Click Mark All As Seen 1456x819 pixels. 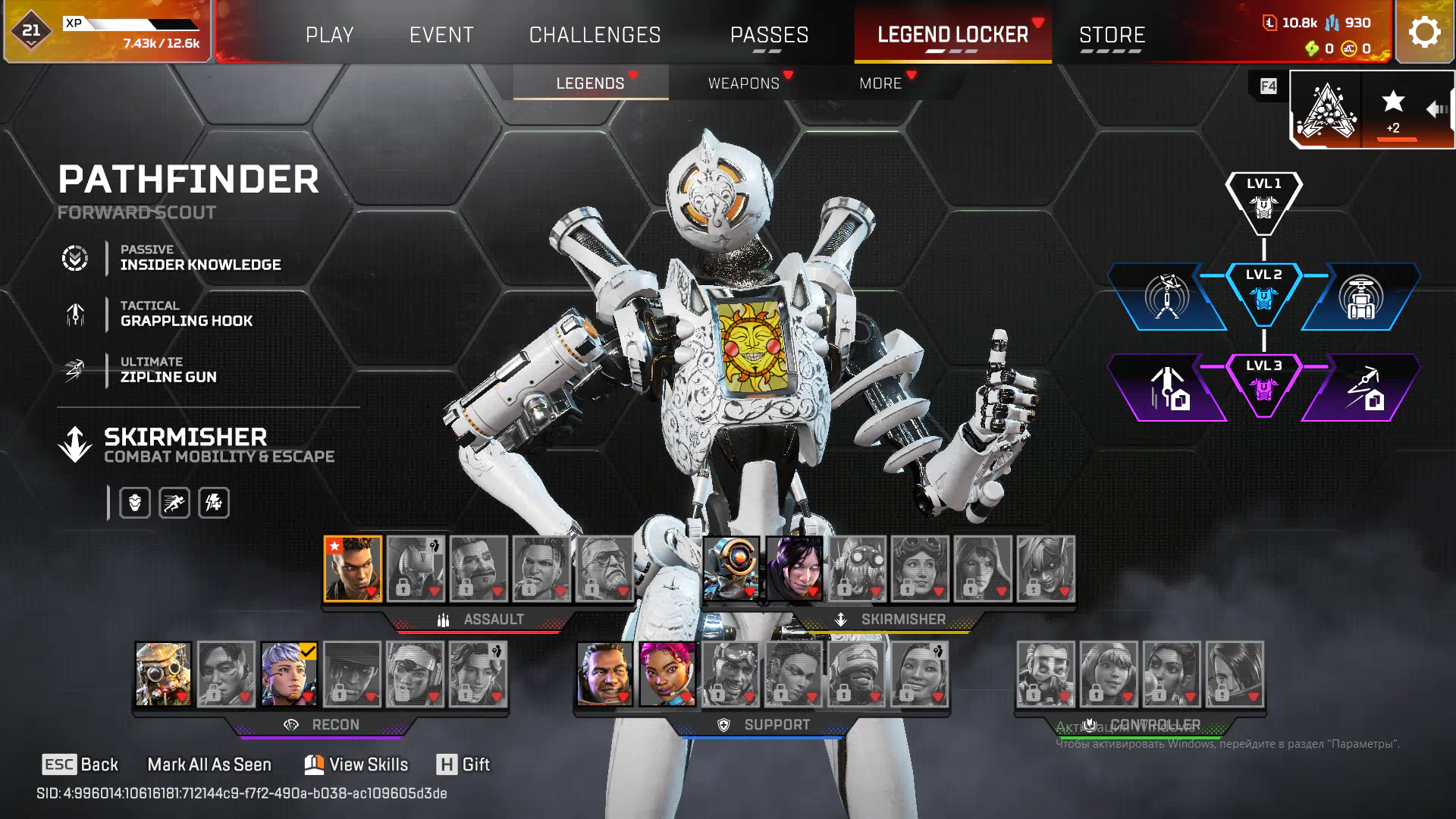(x=209, y=764)
